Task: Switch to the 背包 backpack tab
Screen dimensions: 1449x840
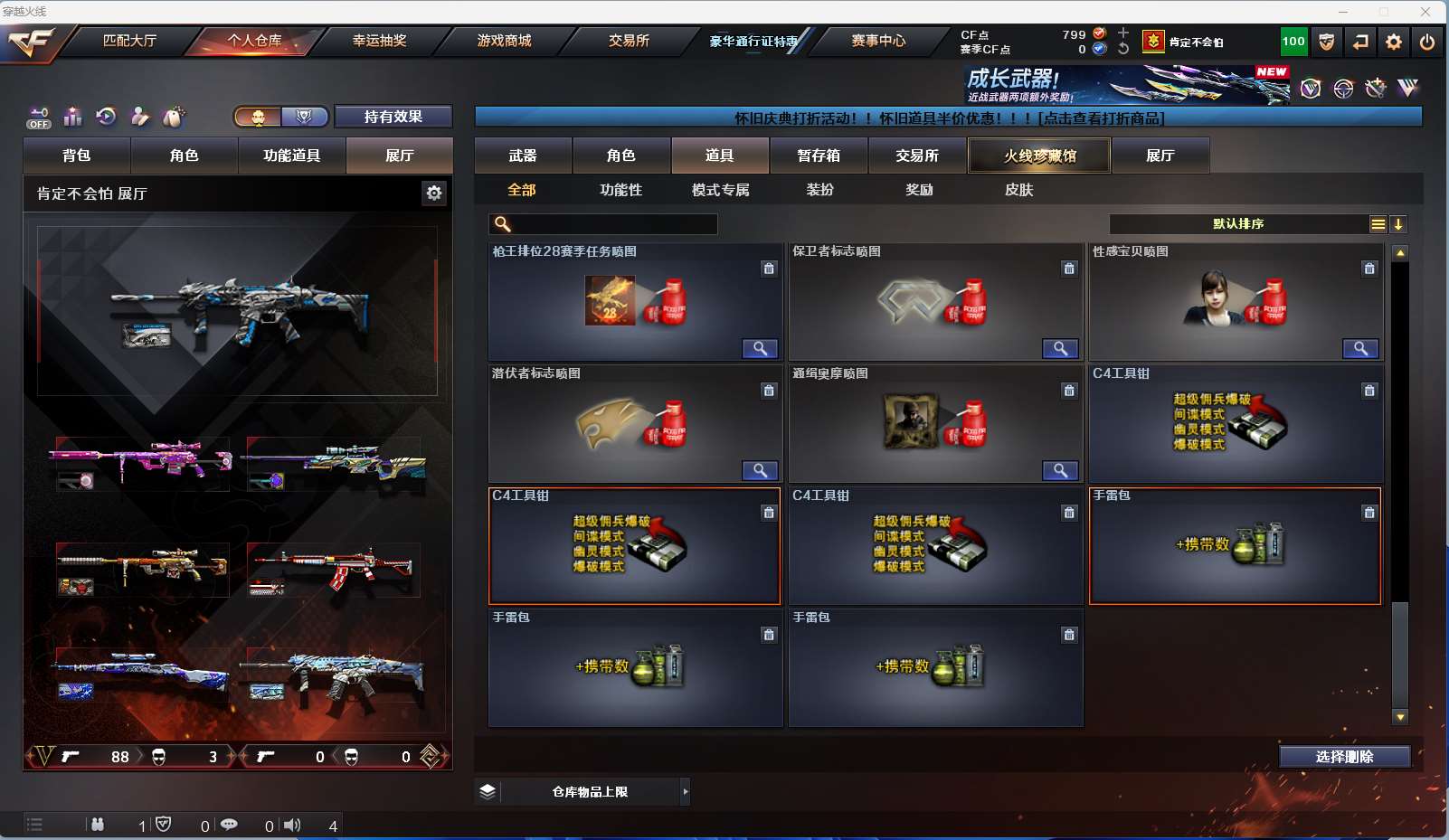Action: [x=77, y=156]
